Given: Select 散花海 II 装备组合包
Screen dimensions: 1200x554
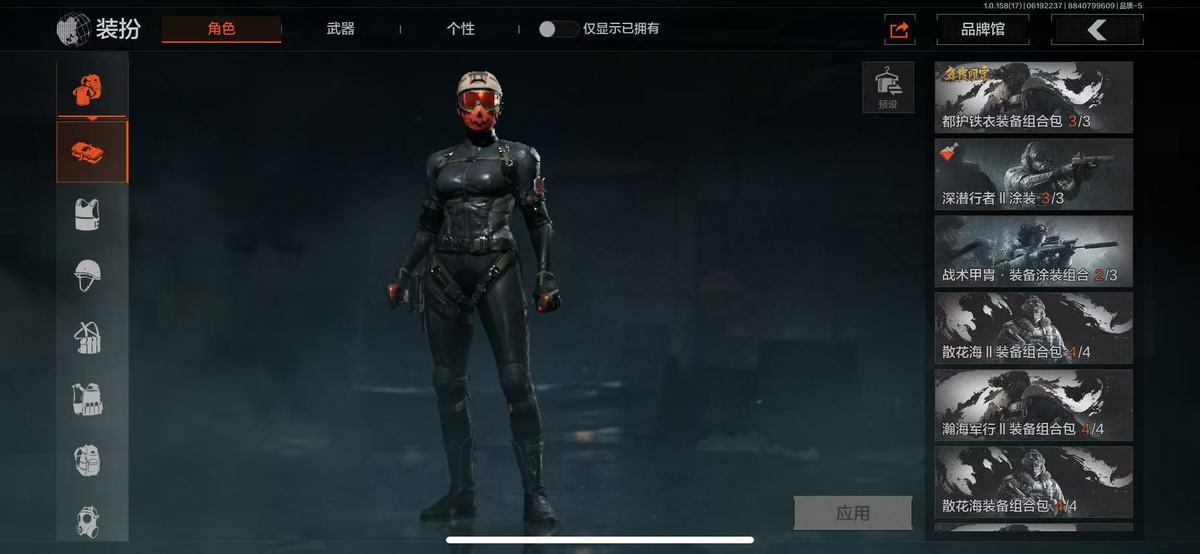Looking at the screenshot, I should point(1033,328).
